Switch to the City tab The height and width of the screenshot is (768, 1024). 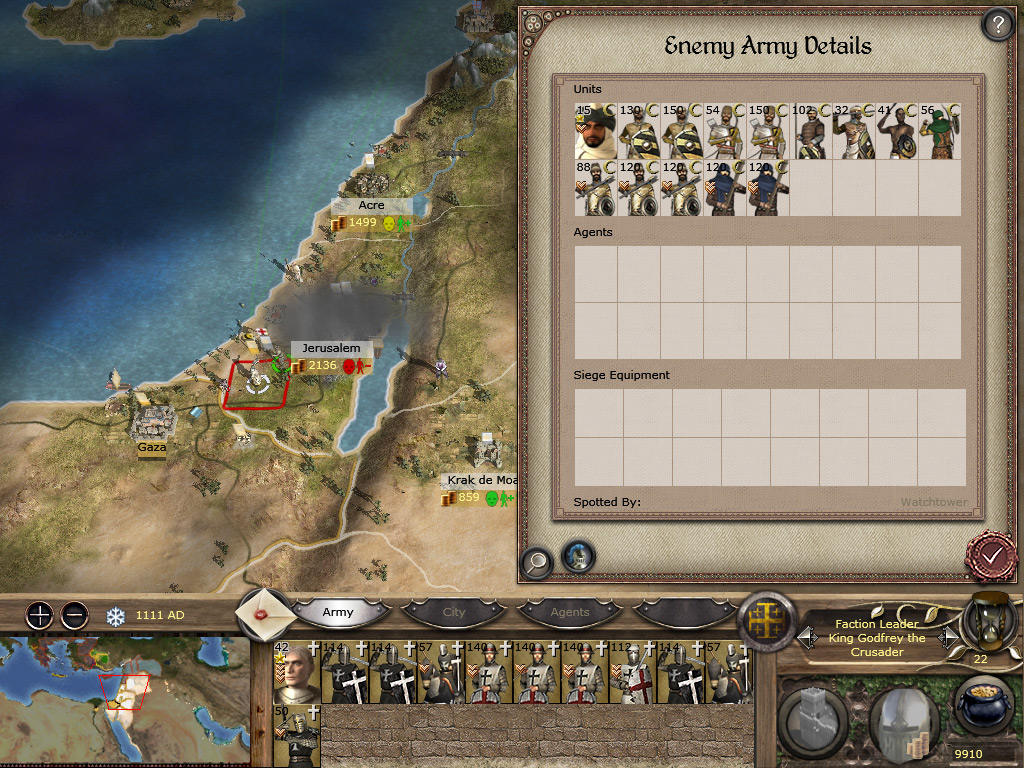pyautogui.click(x=454, y=612)
